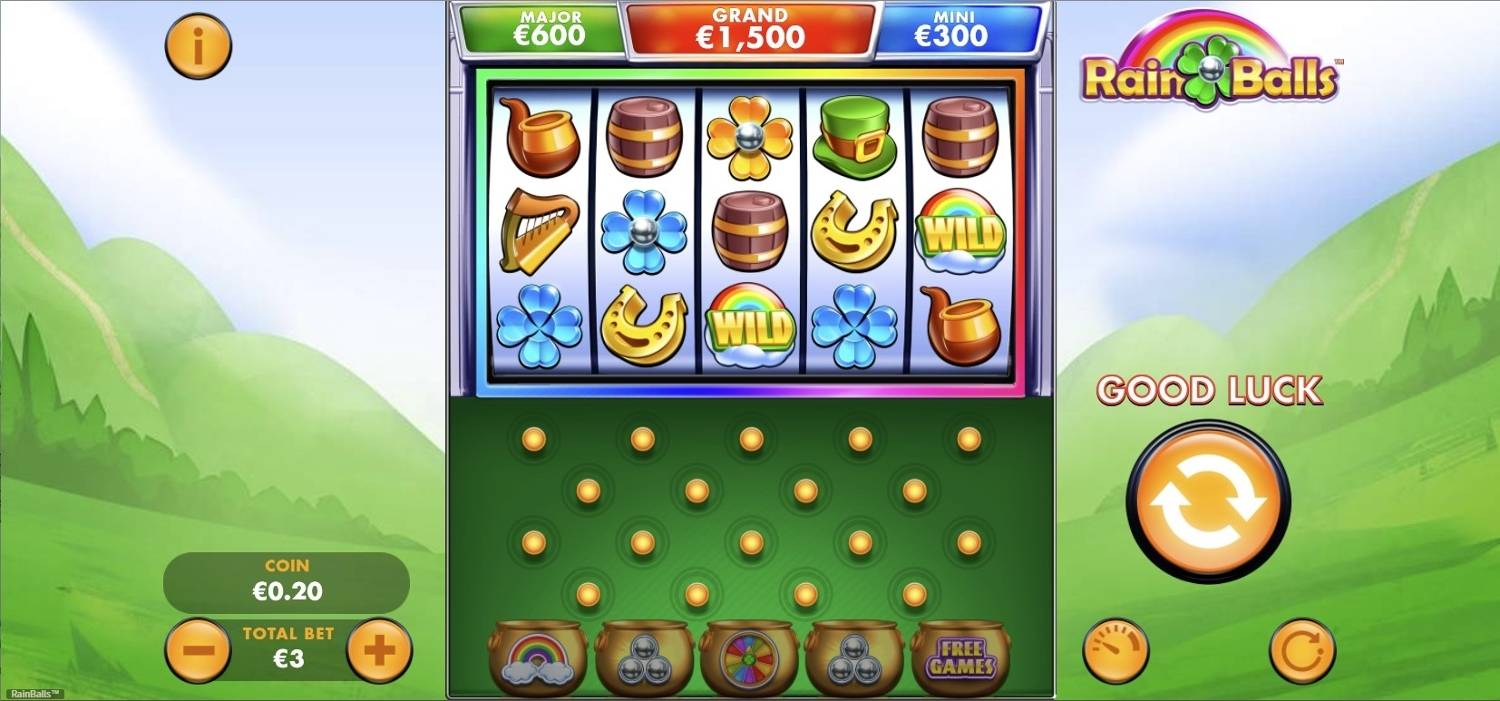Open the info paytable button
This screenshot has height=701, width=1500.
point(198,46)
